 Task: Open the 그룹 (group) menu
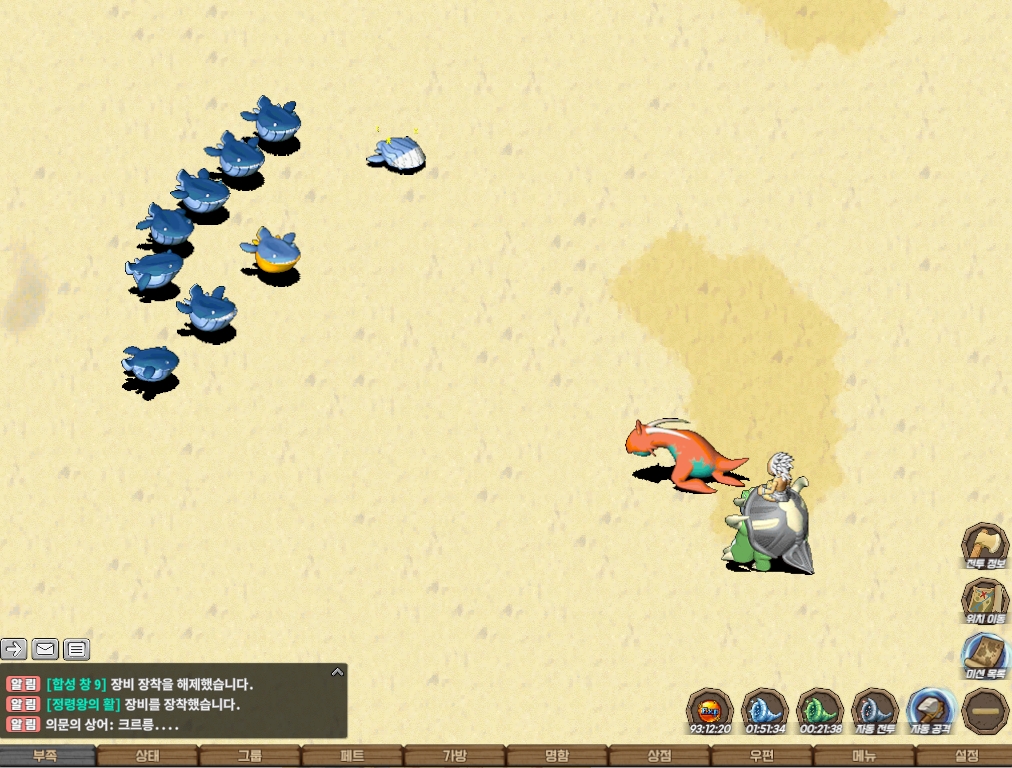click(250, 757)
